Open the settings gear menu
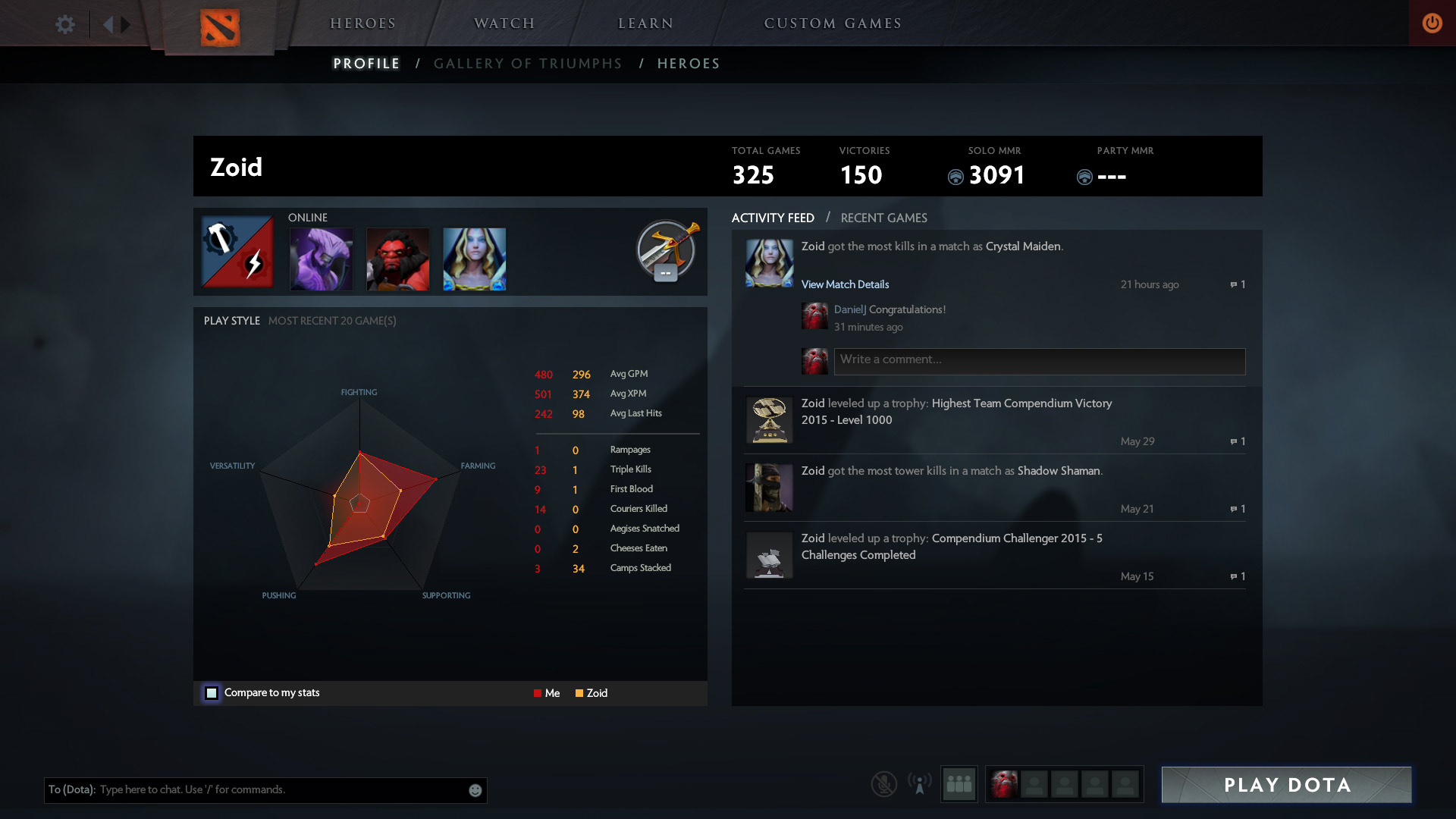This screenshot has height=819, width=1456. [65, 24]
